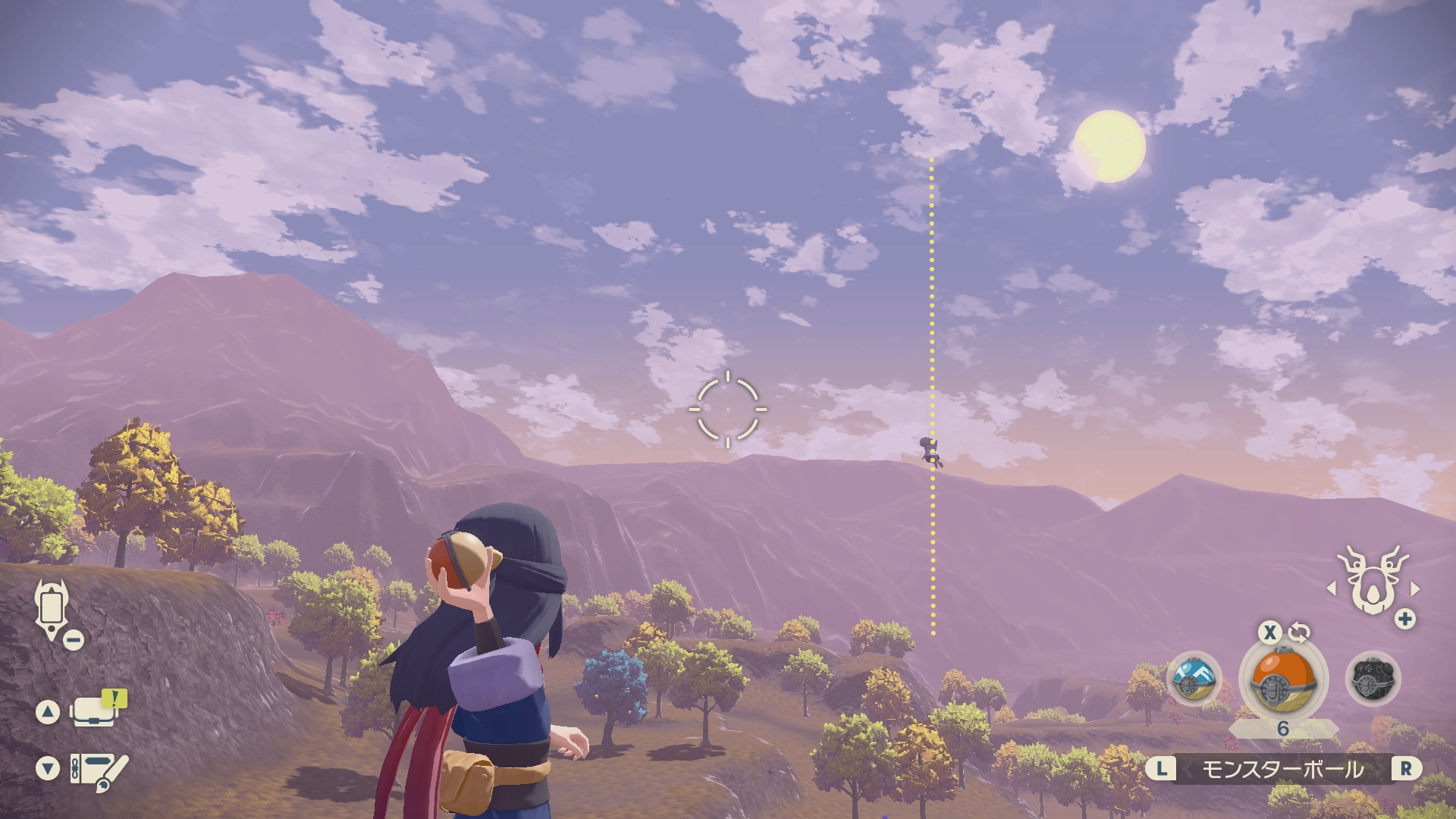Open the satchel with the exclamation alert
1456x819 pixels.
(x=95, y=711)
